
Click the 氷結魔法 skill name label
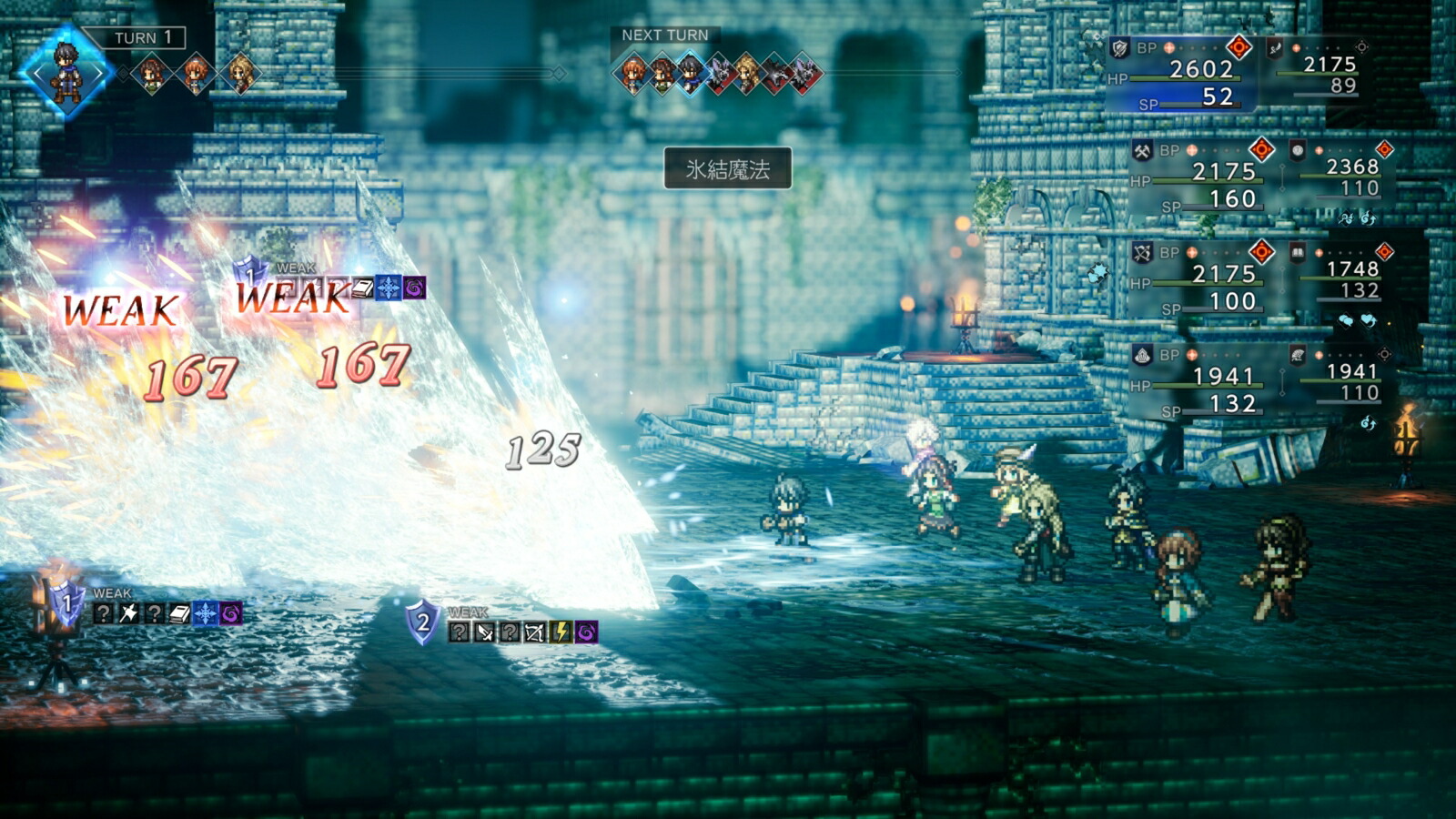click(x=728, y=167)
